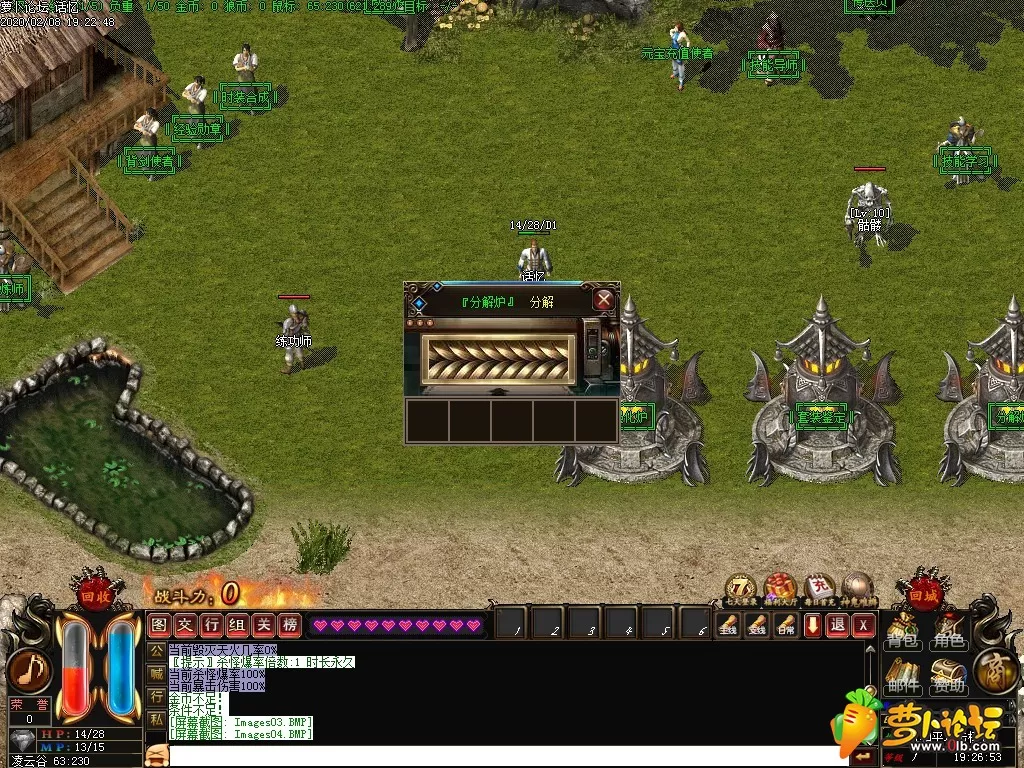The height and width of the screenshot is (768, 1024).
Task: Activate the 回收 recycle button
Action: click(96, 591)
